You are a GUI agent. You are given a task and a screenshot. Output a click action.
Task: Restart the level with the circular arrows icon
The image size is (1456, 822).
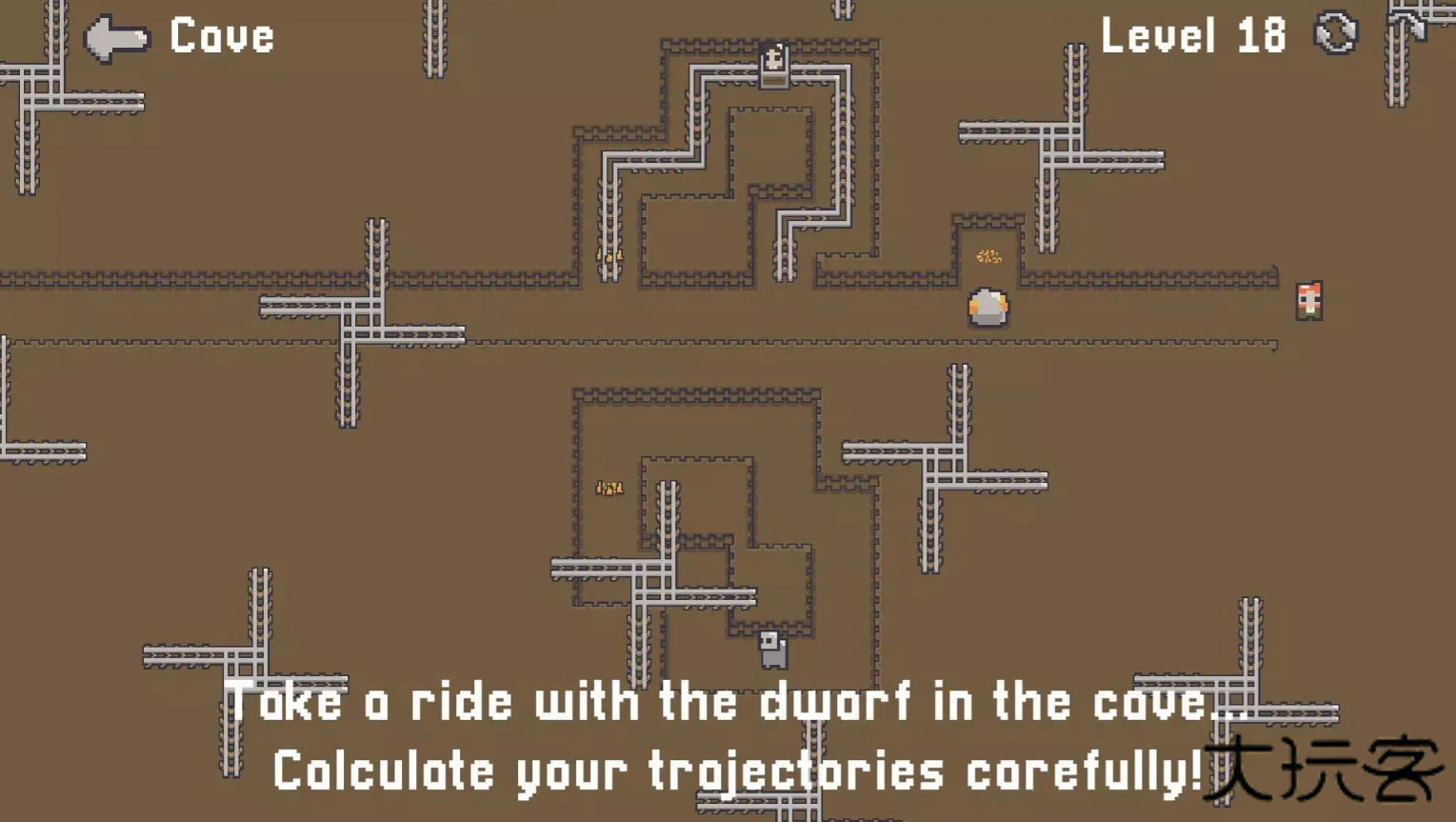tap(1335, 34)
